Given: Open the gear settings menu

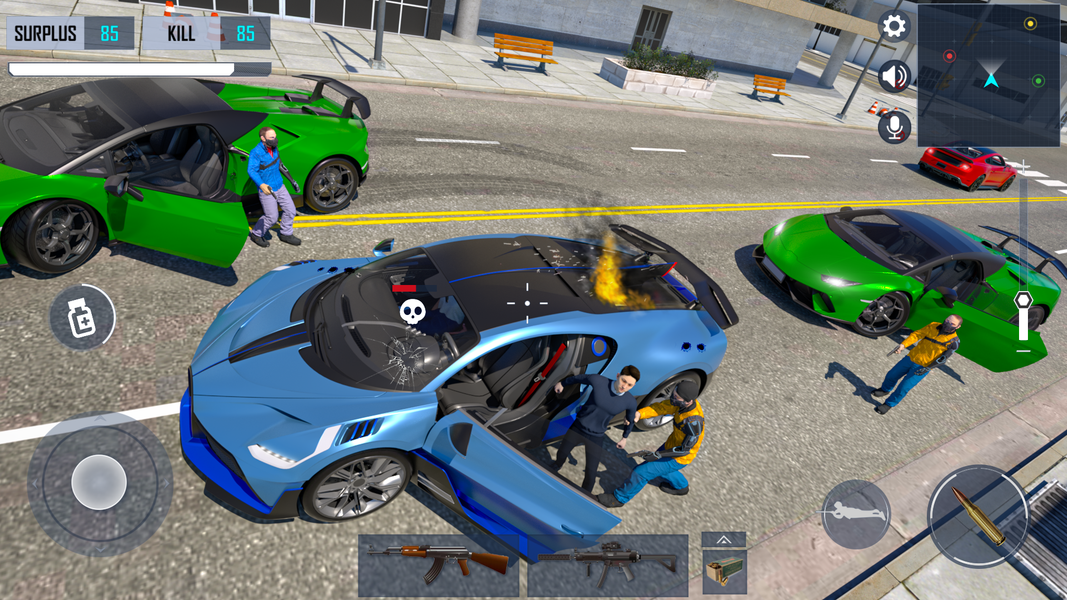Looking at the screenshot, I should (x=894, y=27).
